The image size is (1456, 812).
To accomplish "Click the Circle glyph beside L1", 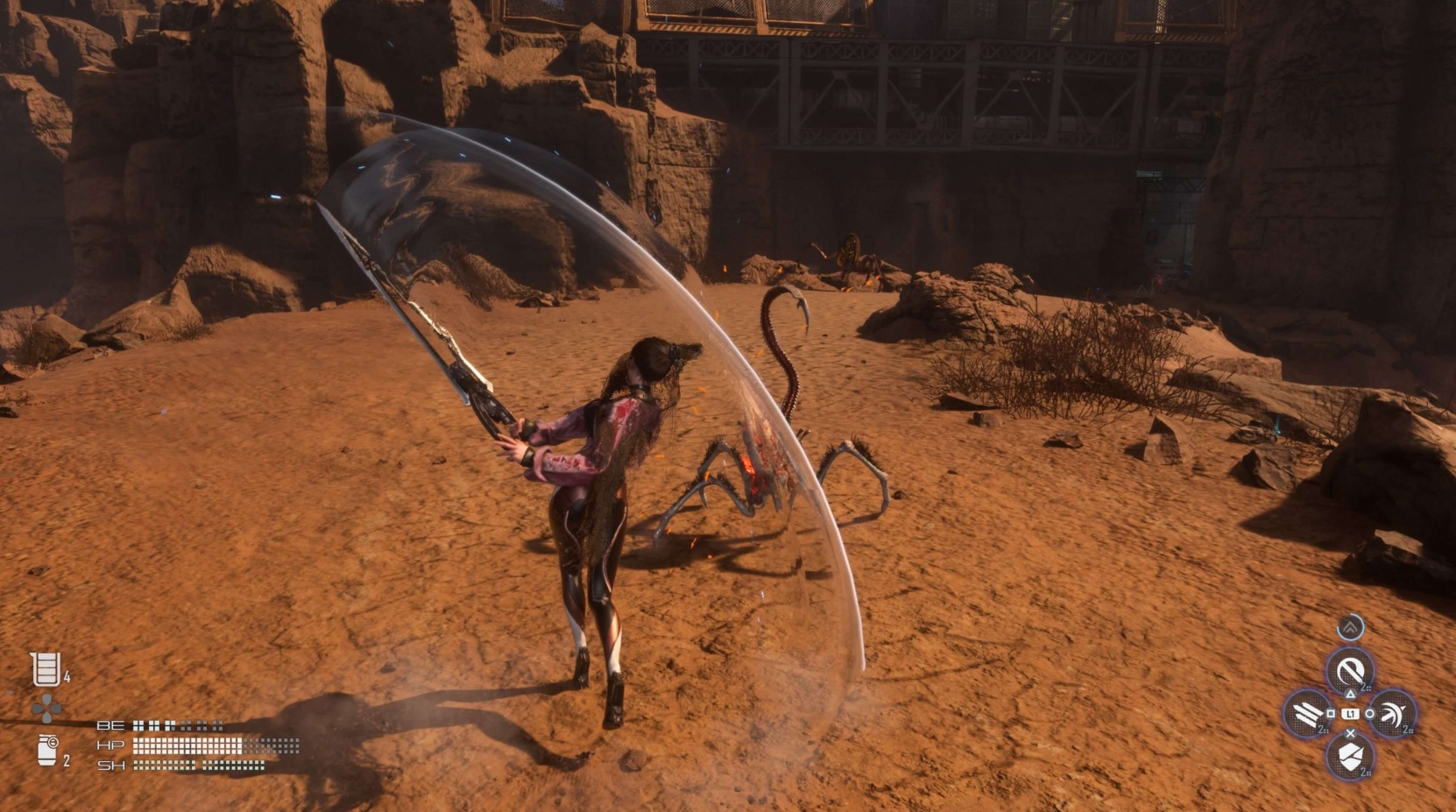I will [x=1369, y=714].
